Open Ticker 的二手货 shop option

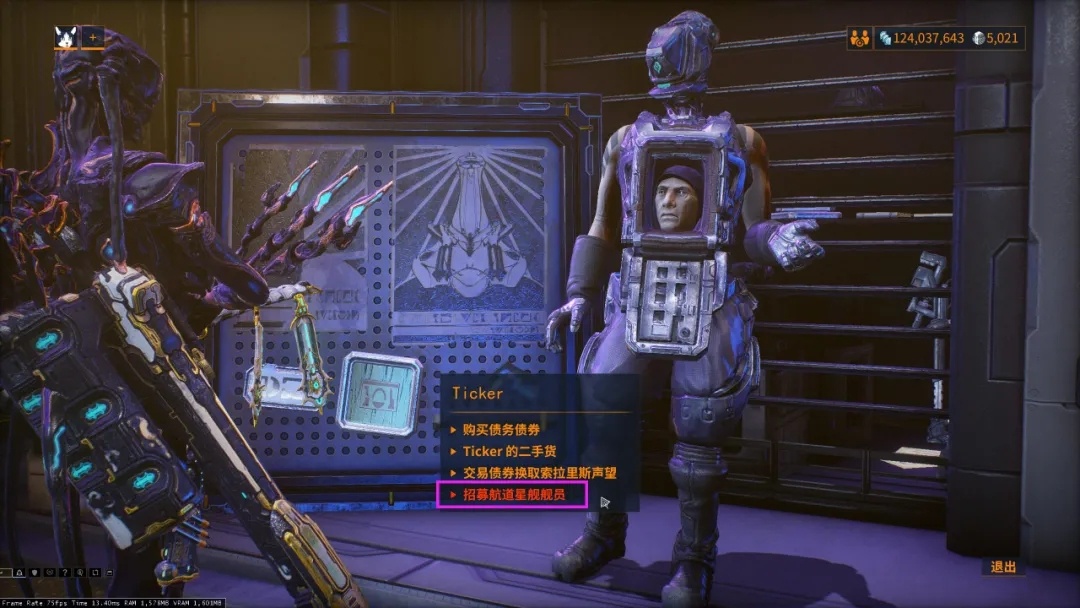pos(510,451)
